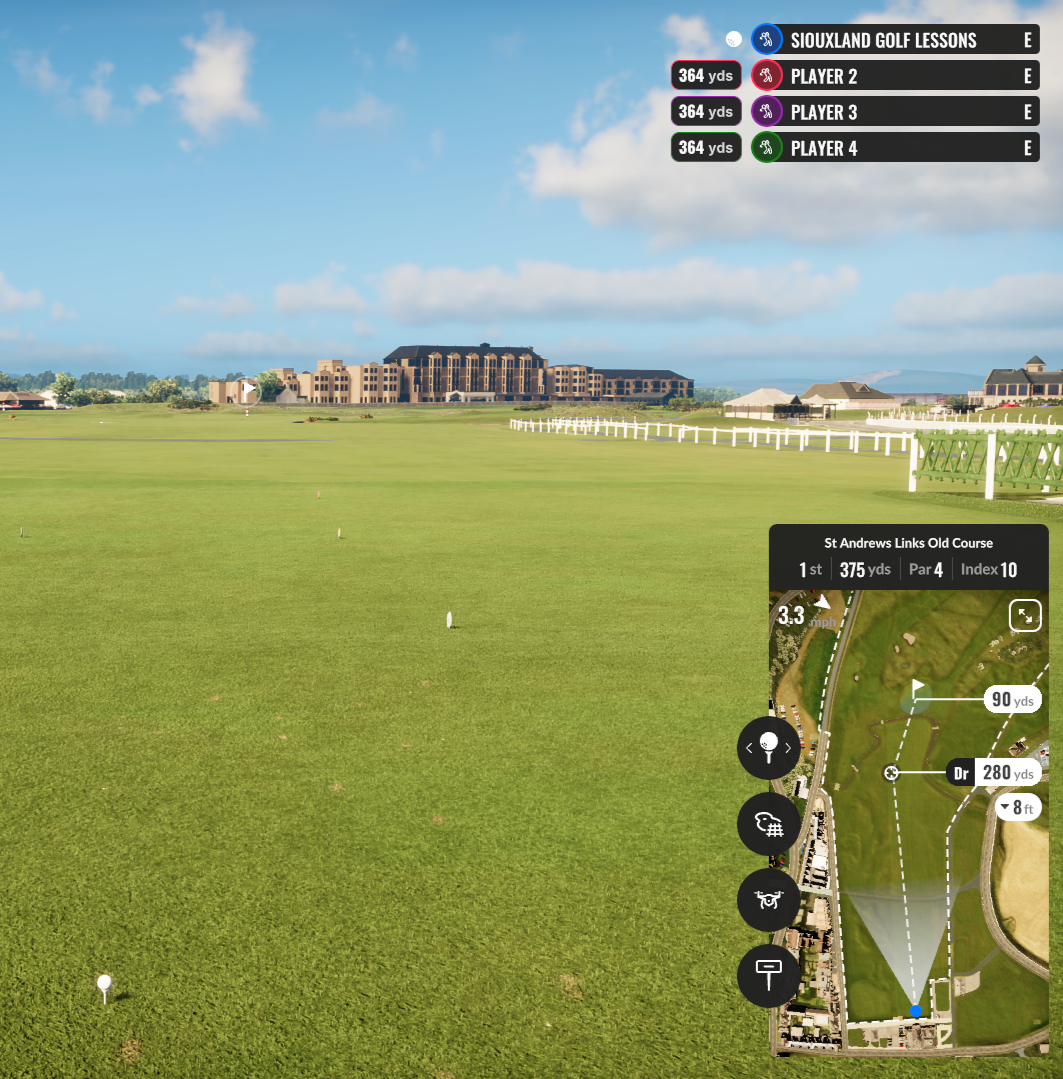Screen dimensions: 1063x1079
Task: Expand the hole minimap to full view
Action: tap(1025, 616)
